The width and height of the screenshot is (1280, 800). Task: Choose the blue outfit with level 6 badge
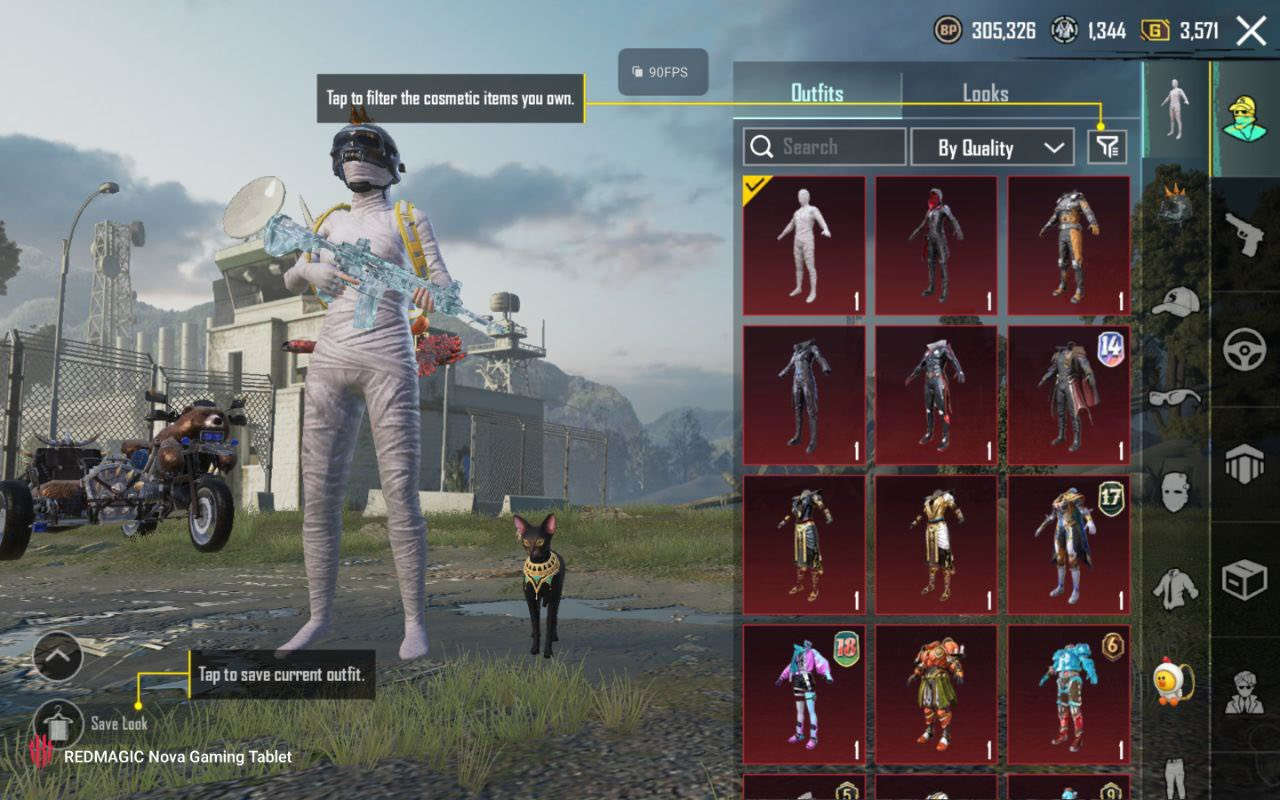click(1068, 694)
